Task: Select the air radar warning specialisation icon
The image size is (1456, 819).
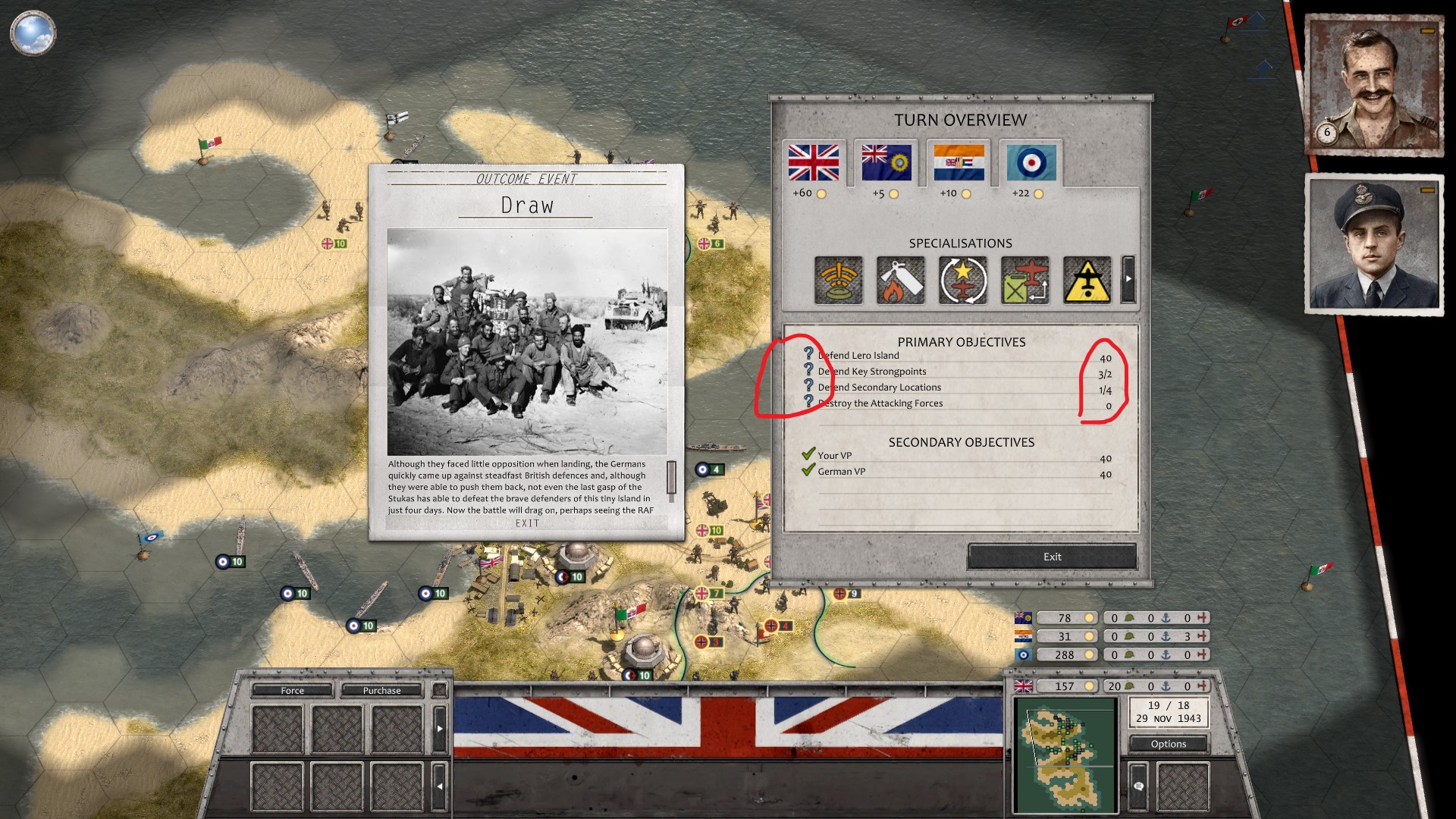Action: tap(836, 279)
